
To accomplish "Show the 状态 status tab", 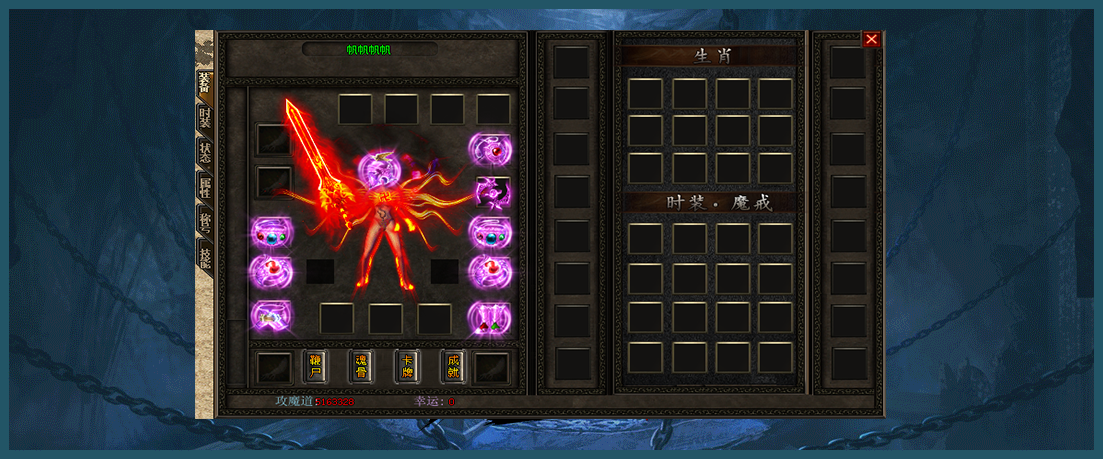I will coord(204,153).
